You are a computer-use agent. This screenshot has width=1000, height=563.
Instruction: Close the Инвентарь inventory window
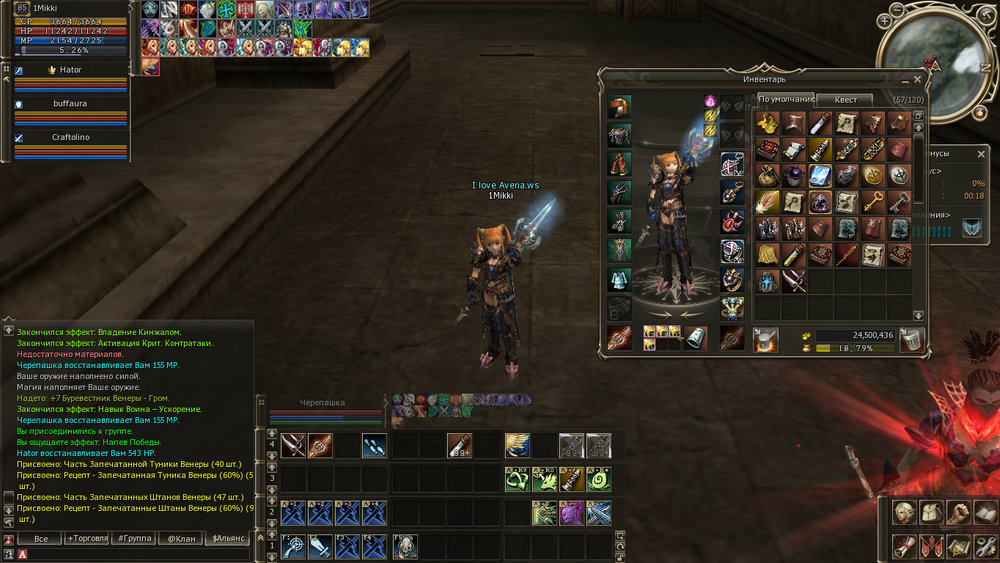point(918,78)
